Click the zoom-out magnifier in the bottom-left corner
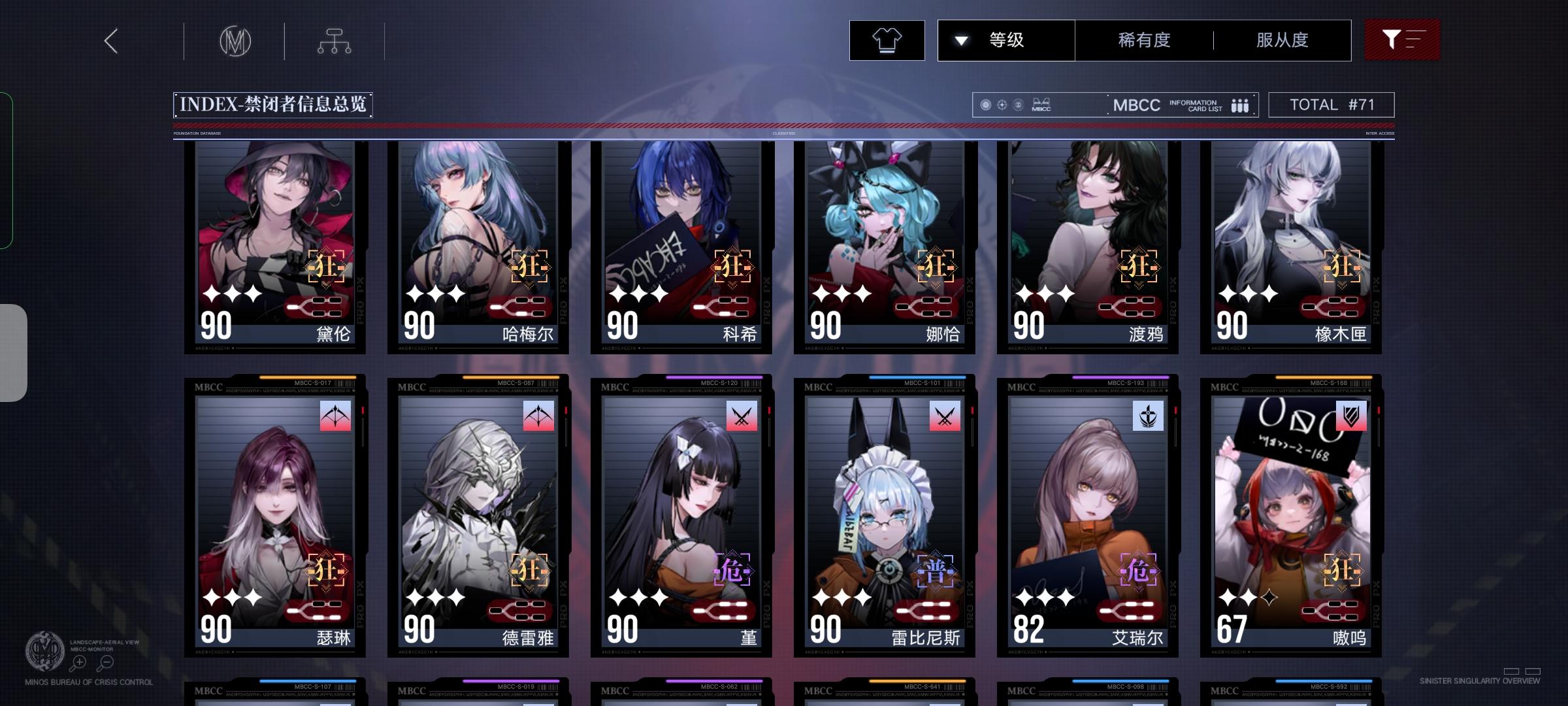1568x706 pixels. 106,662
